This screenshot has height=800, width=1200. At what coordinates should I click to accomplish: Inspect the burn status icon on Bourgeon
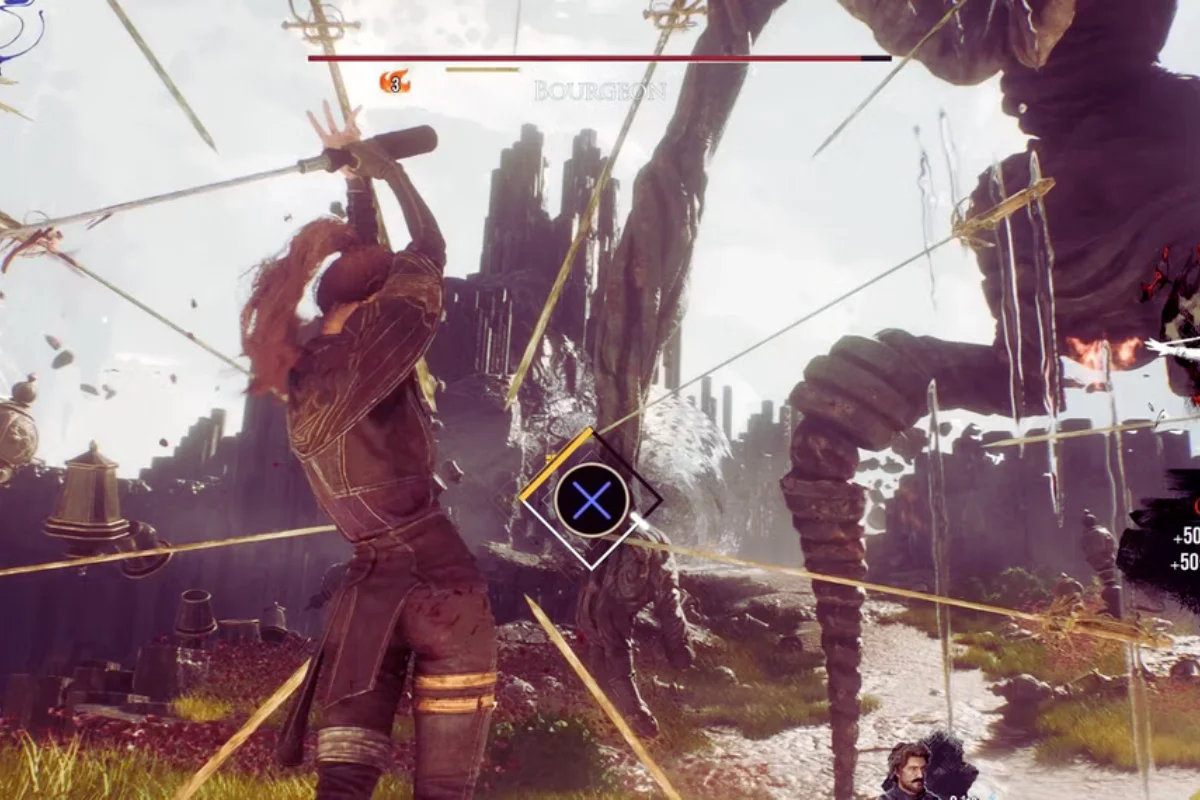pos(395,82)
